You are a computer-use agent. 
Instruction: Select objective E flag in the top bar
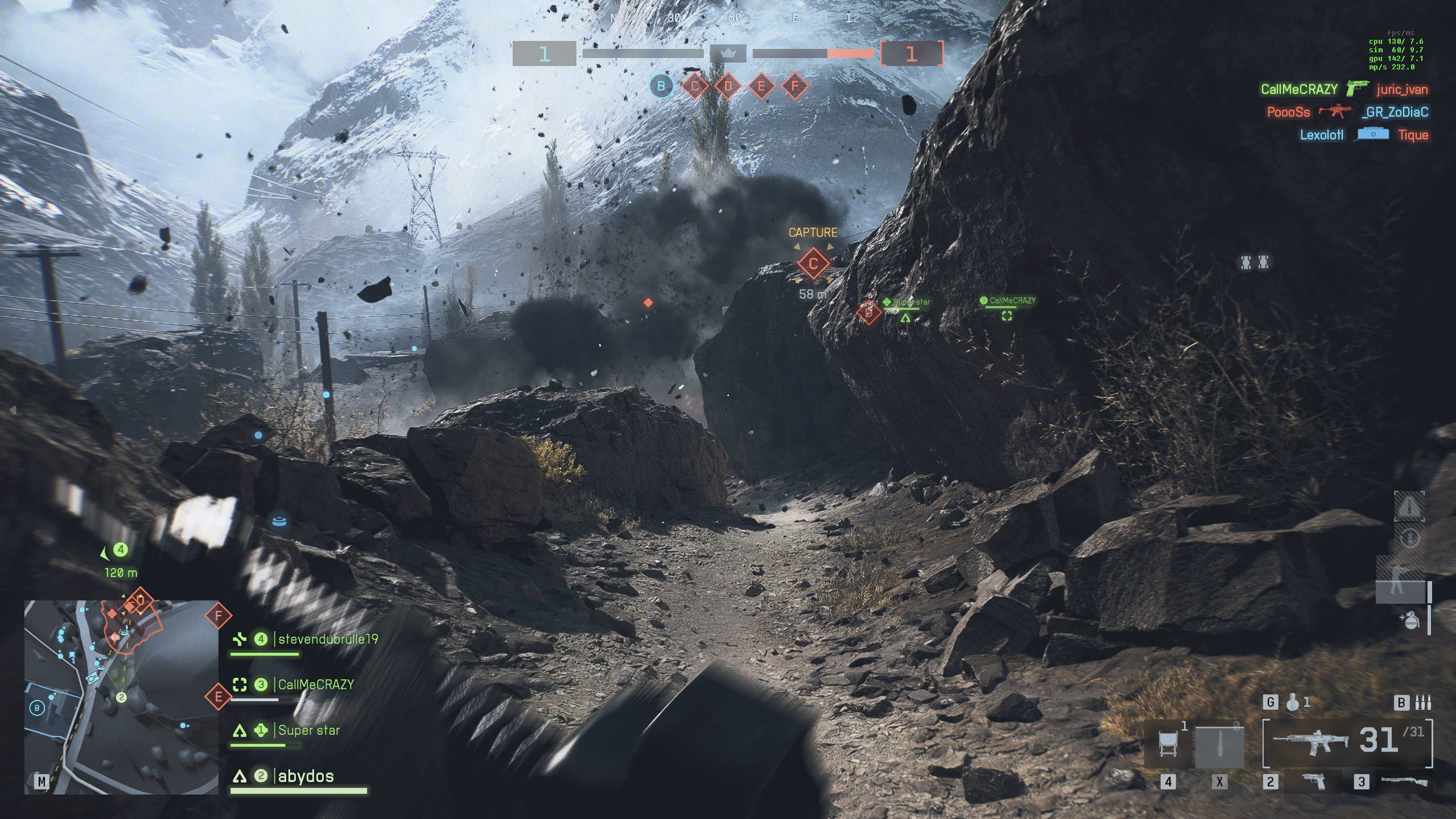click(x=761, y=87)
